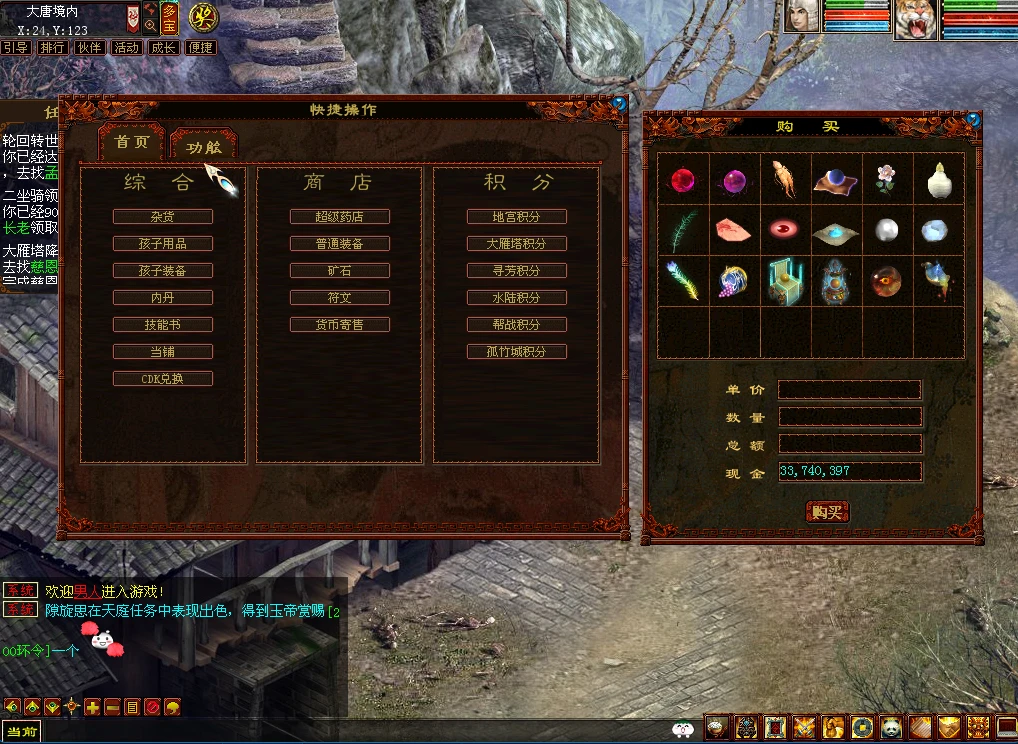This screenshot has height=744, width=1018.
Task: Choose the 孩子用品 entry
Action: pyautogui.click(x=163, y=244)
